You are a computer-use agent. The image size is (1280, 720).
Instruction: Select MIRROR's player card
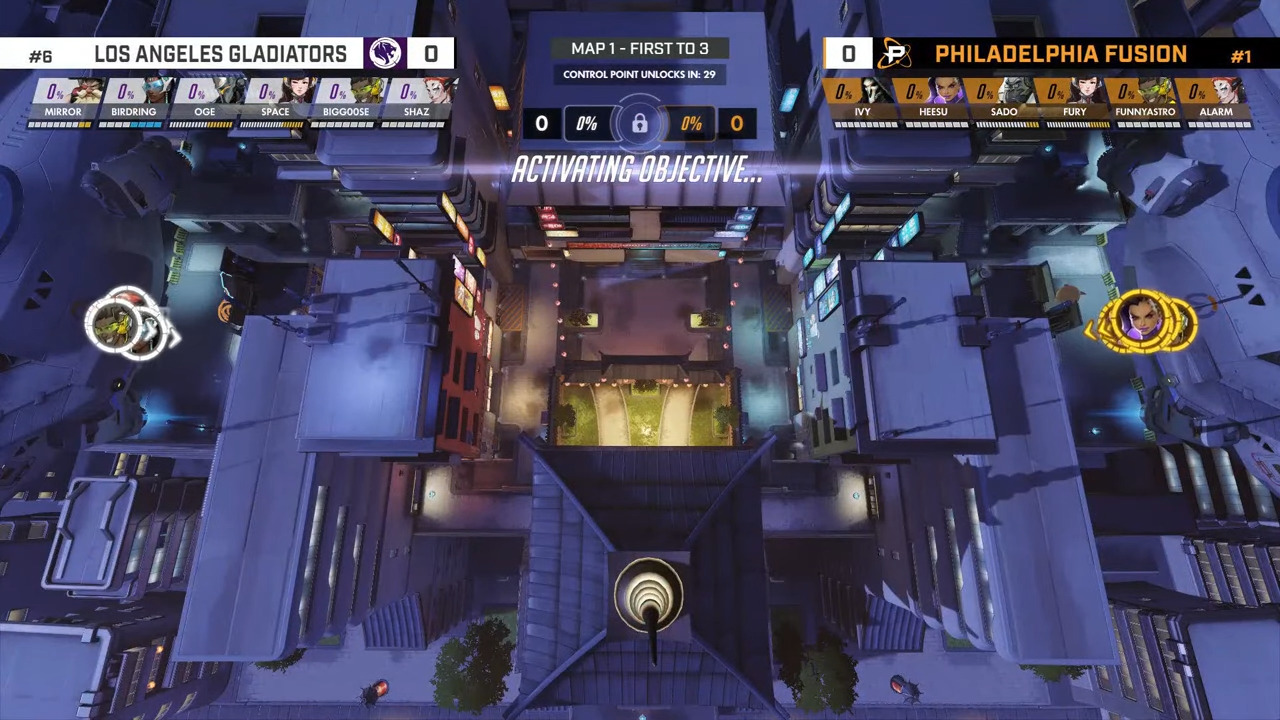pyautogui.click(x=63, y=102)
